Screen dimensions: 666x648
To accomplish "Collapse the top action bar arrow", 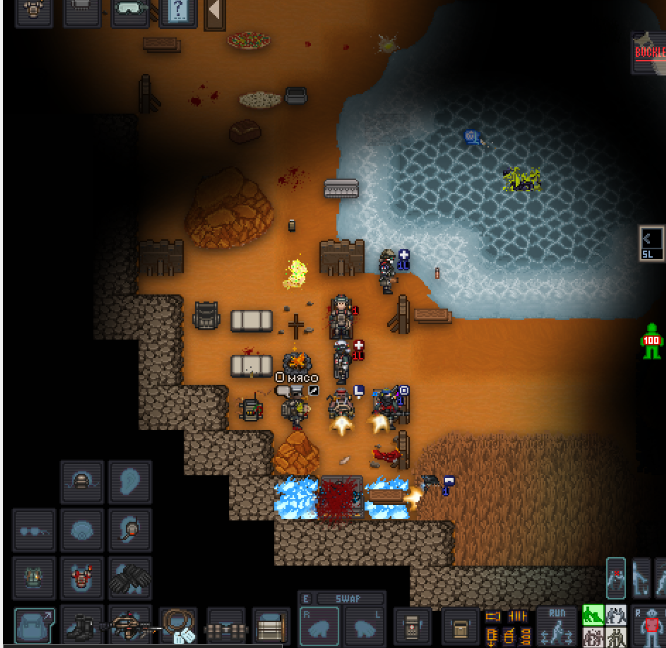I will click(x=214, y=12).
